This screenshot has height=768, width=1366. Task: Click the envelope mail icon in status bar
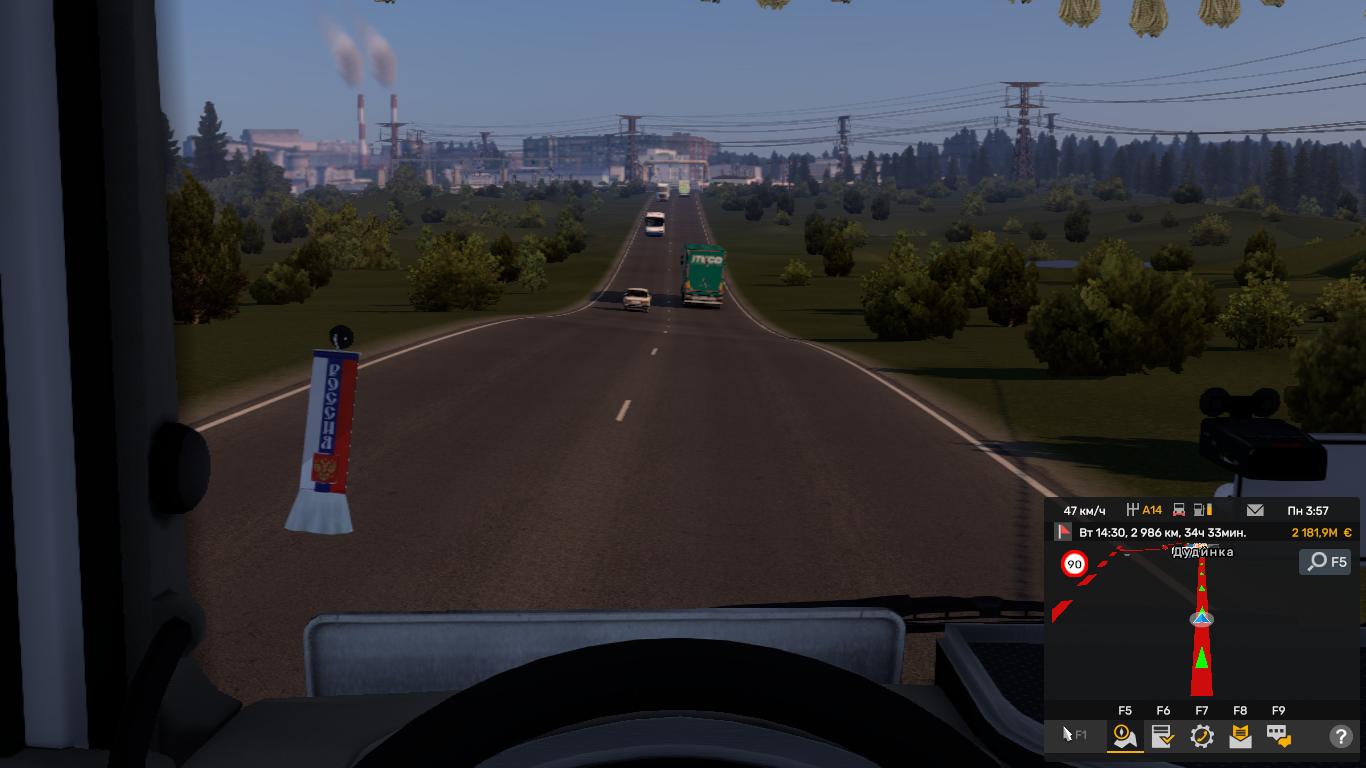pyautogui.click(x=1255, y=510)
